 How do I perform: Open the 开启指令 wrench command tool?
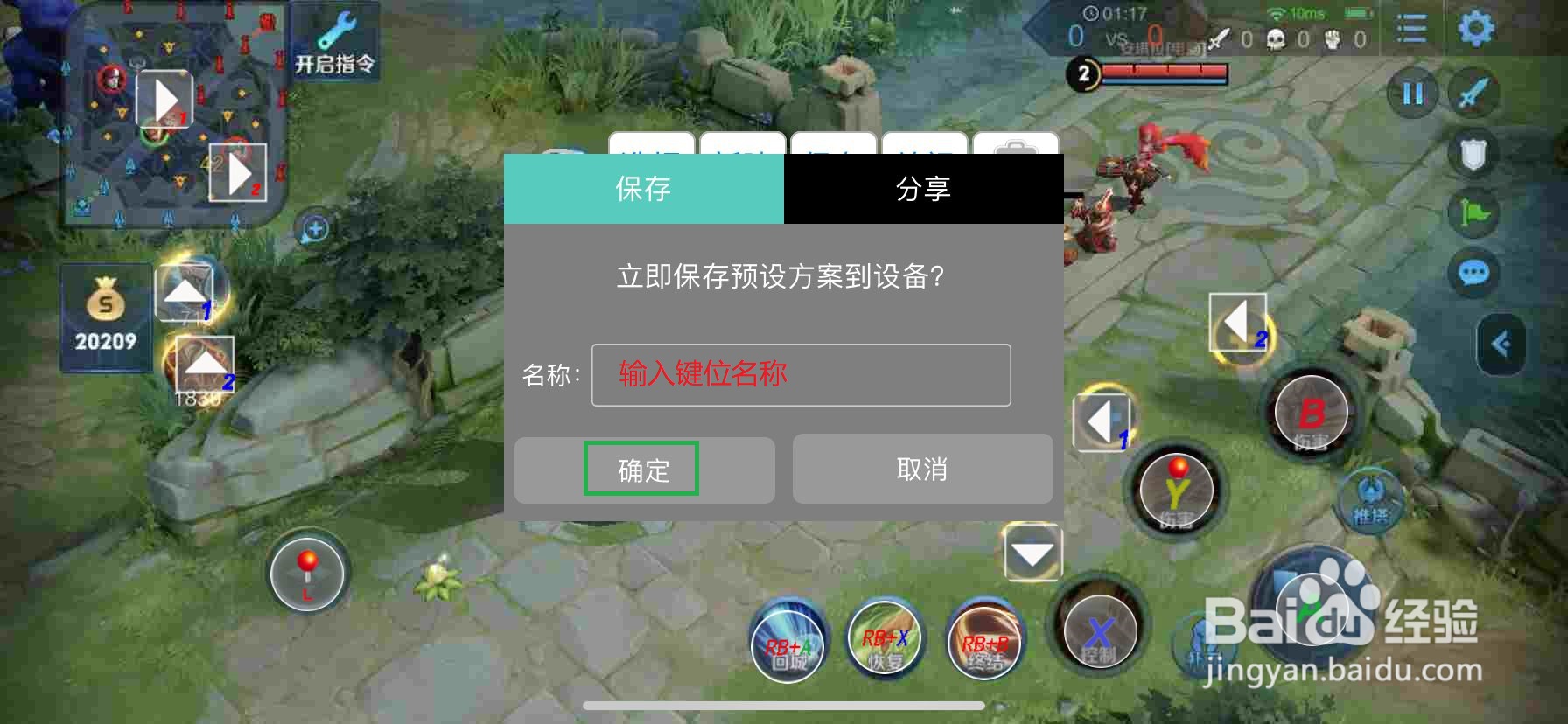337,39
